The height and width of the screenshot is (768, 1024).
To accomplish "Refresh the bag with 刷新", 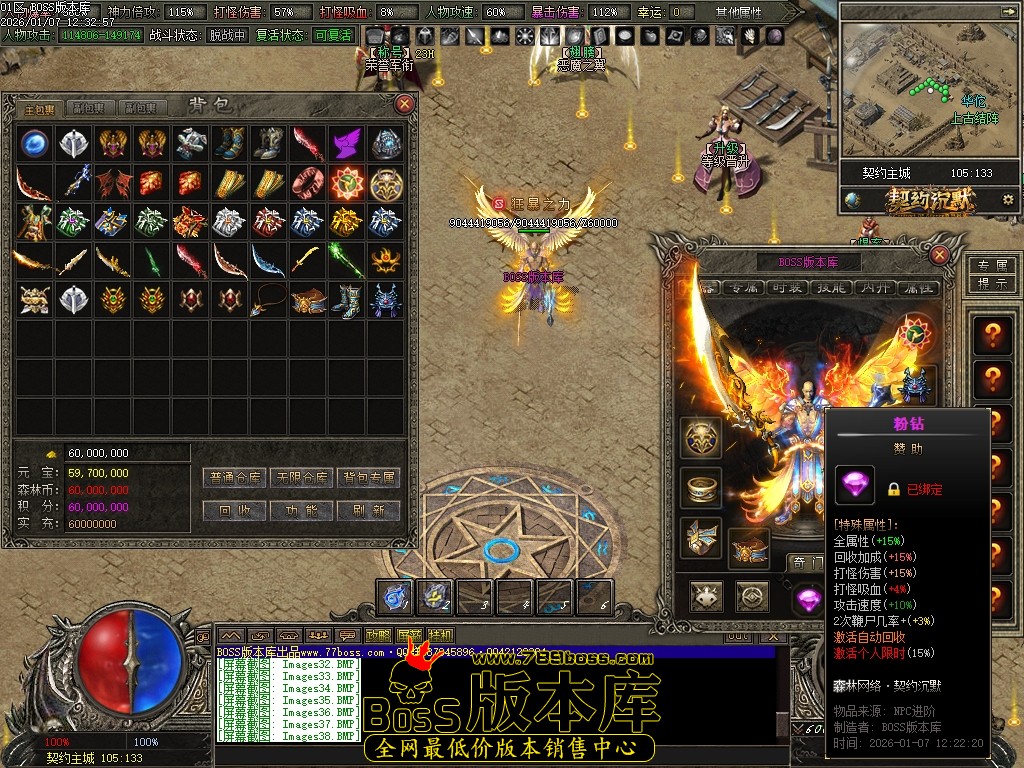I will [x=368, y=510].
